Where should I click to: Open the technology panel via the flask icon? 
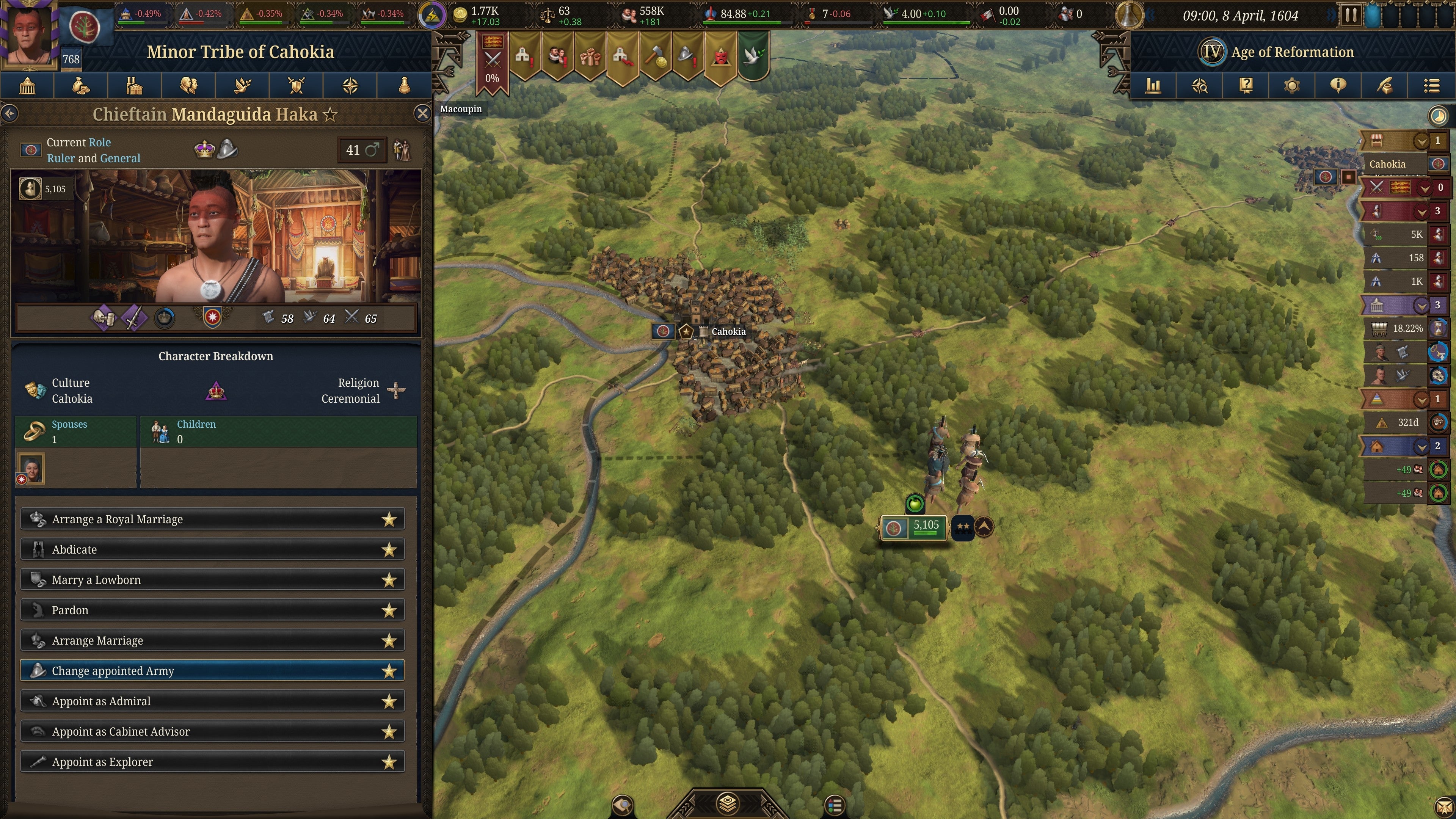pyautogui.click(x=403, y=85)
